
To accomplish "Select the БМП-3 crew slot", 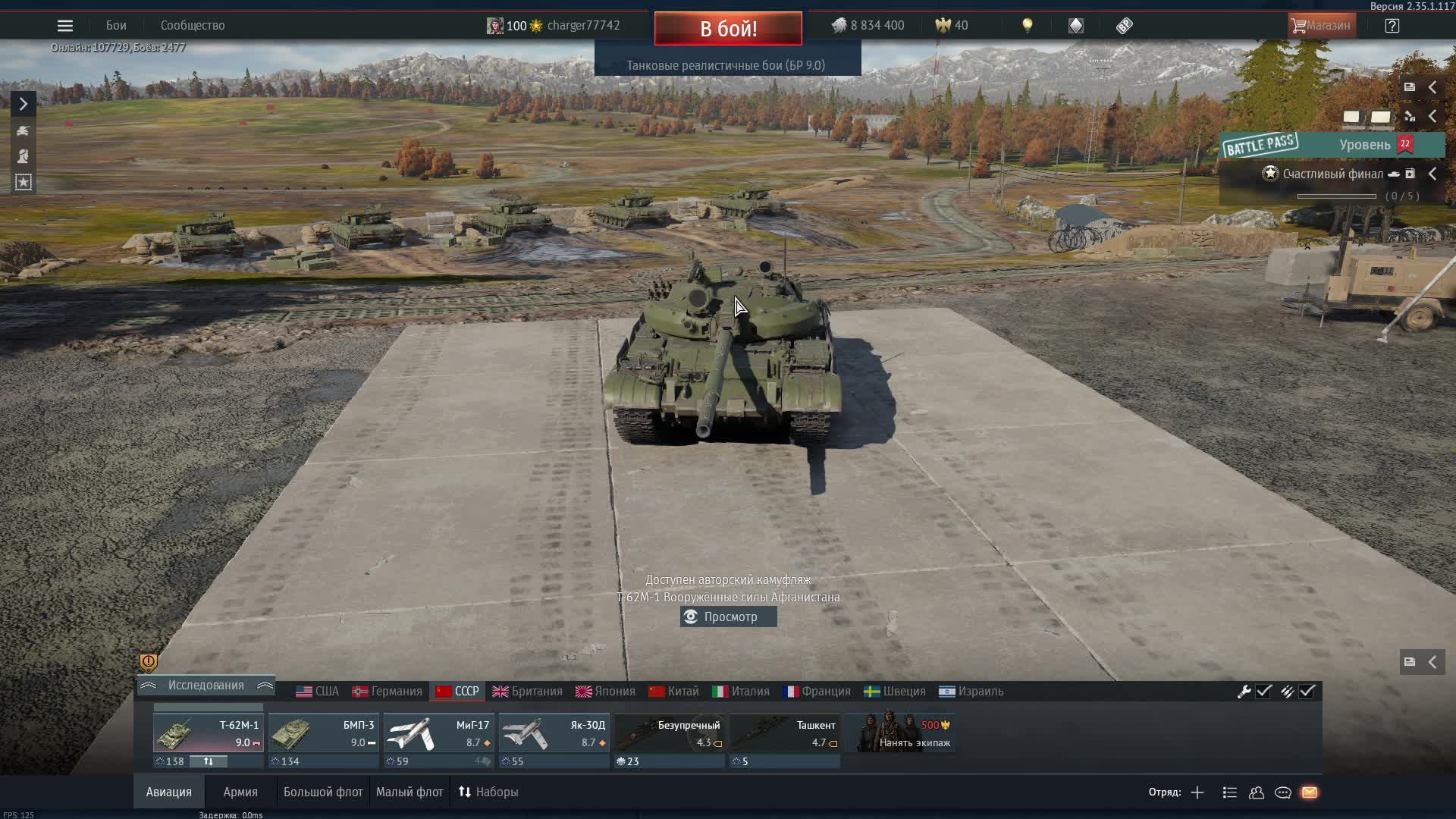I will pyautogui.click(x=323, y=734).
